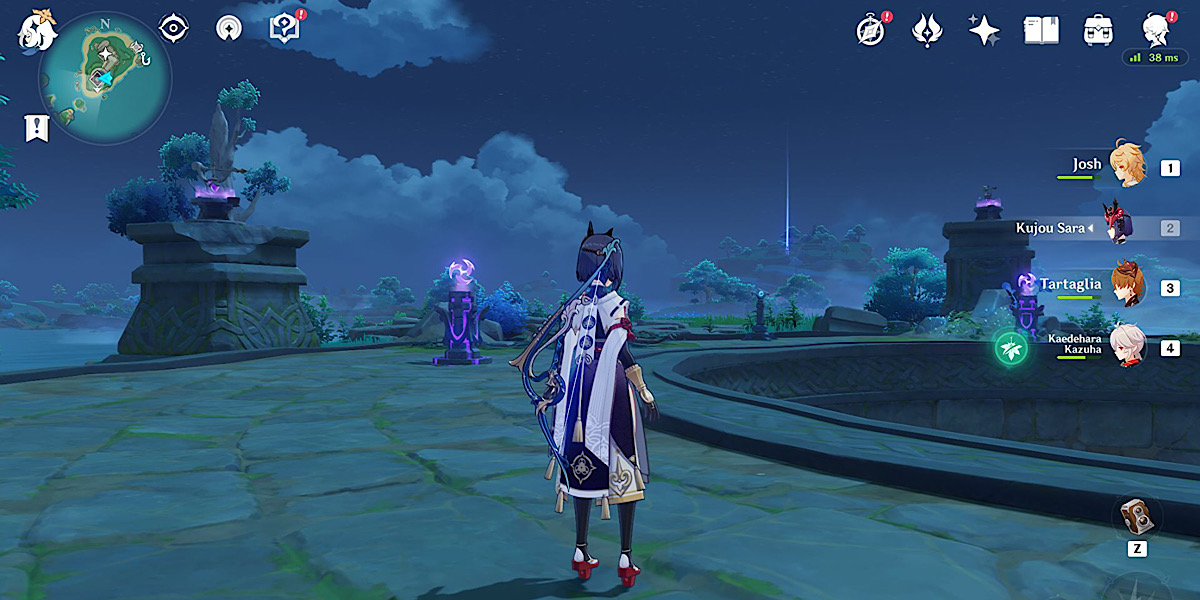
Task: Select Kujou Sara in the party list
Action: click(x=1118, y=227)
